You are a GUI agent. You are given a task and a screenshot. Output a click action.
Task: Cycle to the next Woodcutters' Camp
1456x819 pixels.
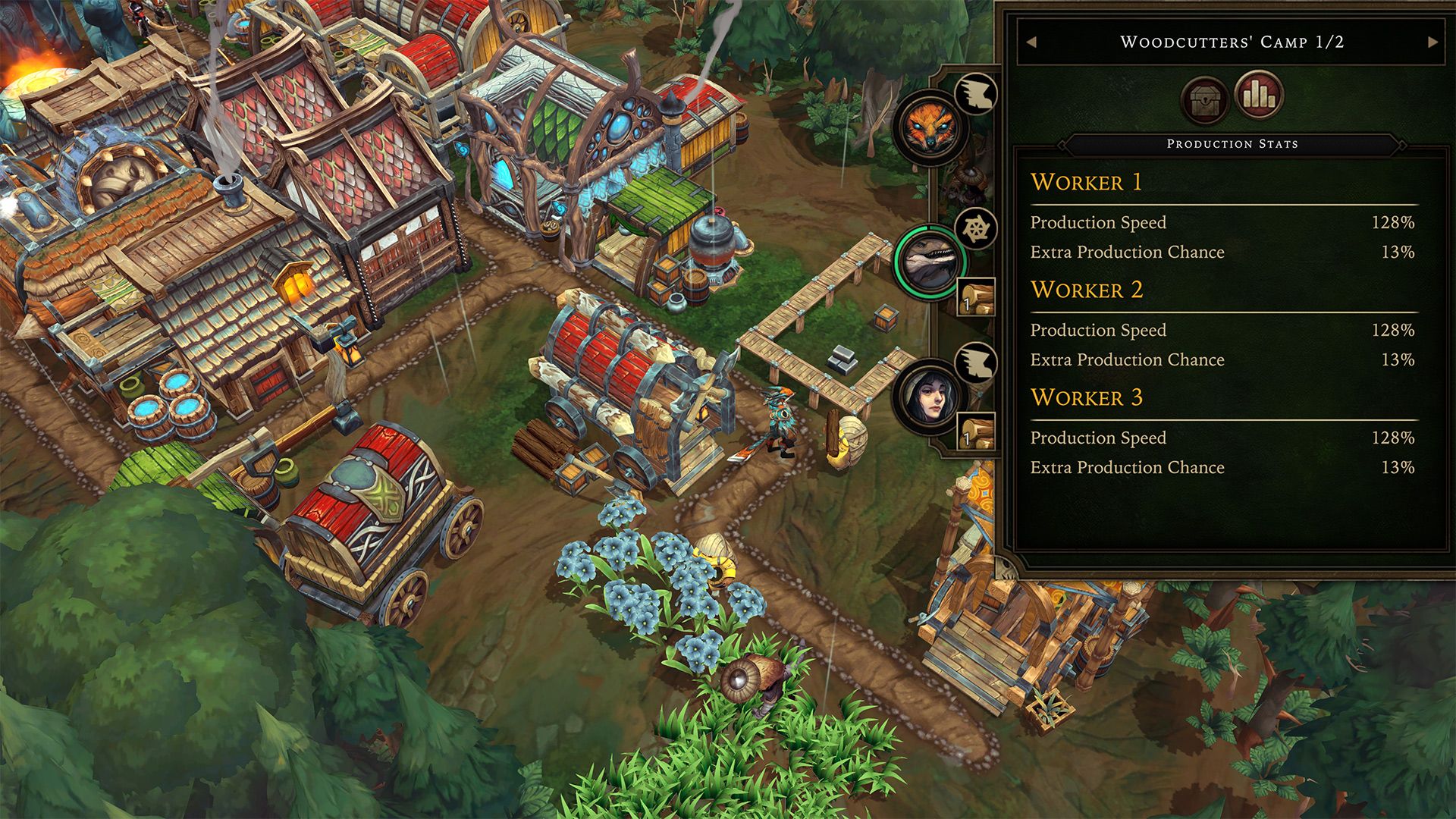pyautogui.click(x=1432, y=42)
